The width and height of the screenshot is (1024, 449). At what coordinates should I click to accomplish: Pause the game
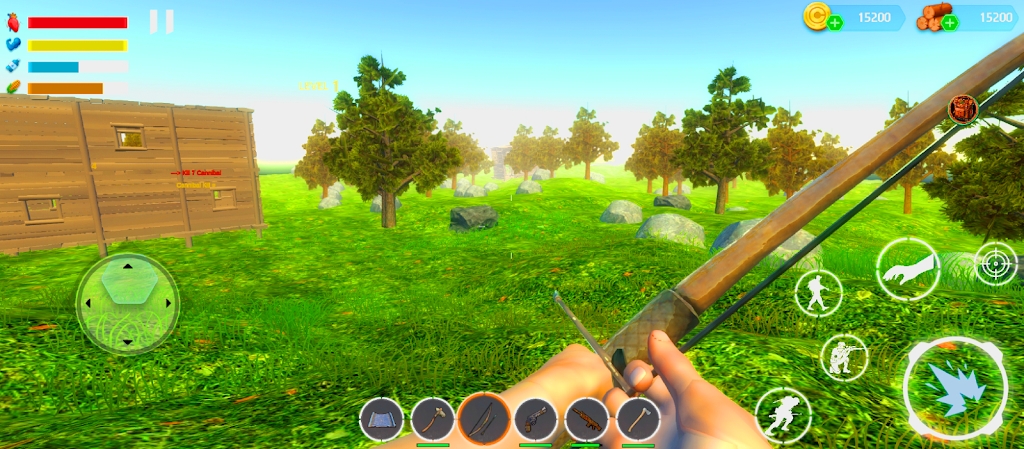161,21
